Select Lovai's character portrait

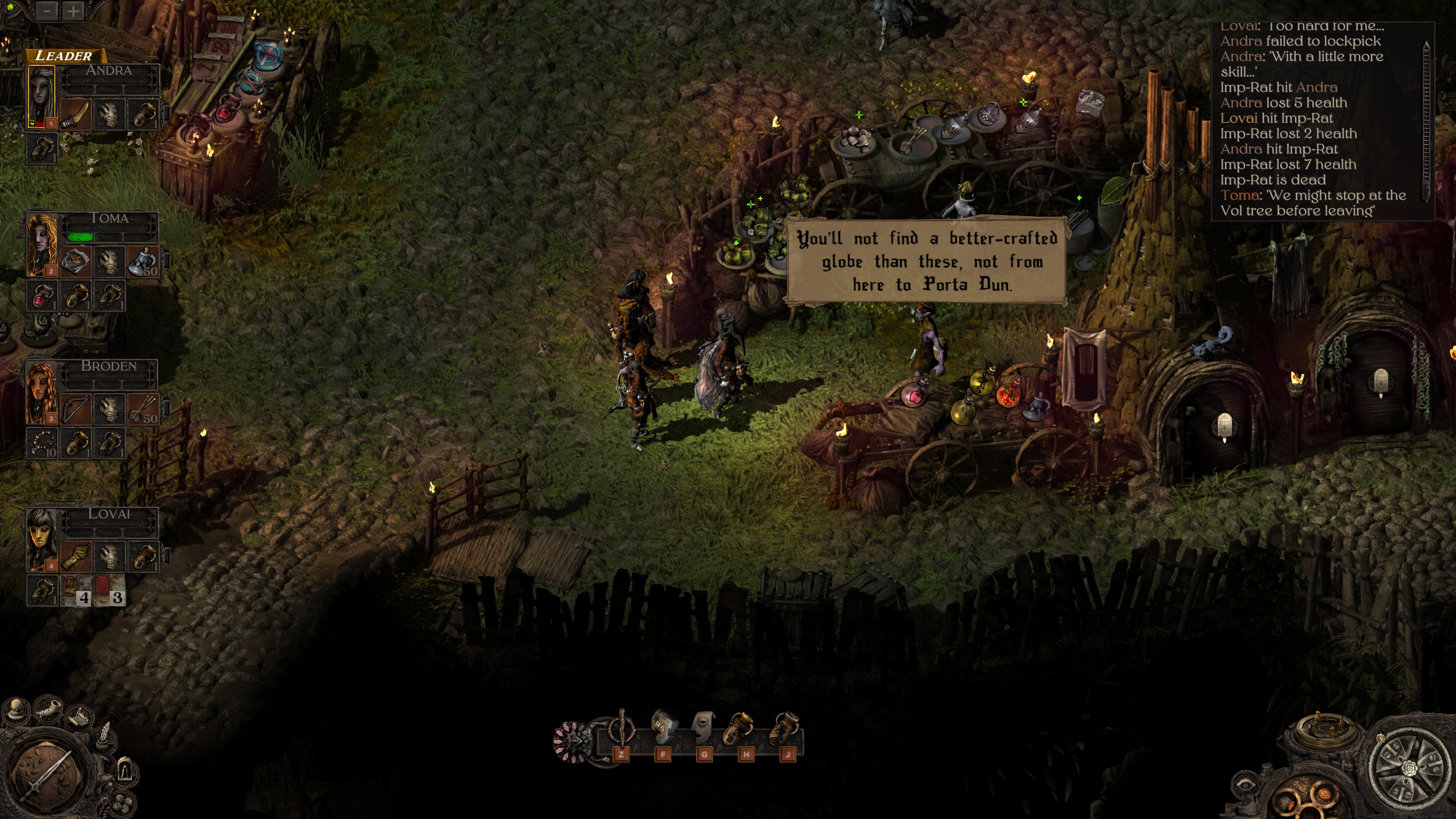(42, 540)
